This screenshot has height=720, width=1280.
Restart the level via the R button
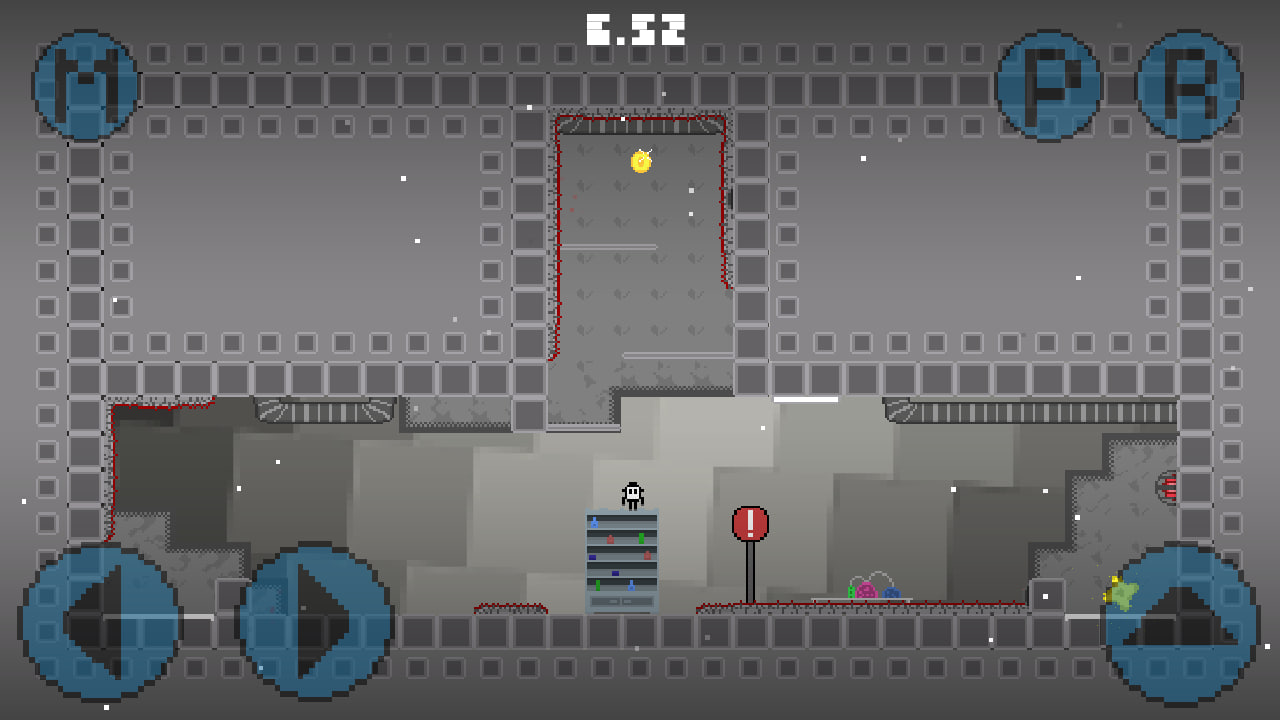coord(1190,85)
